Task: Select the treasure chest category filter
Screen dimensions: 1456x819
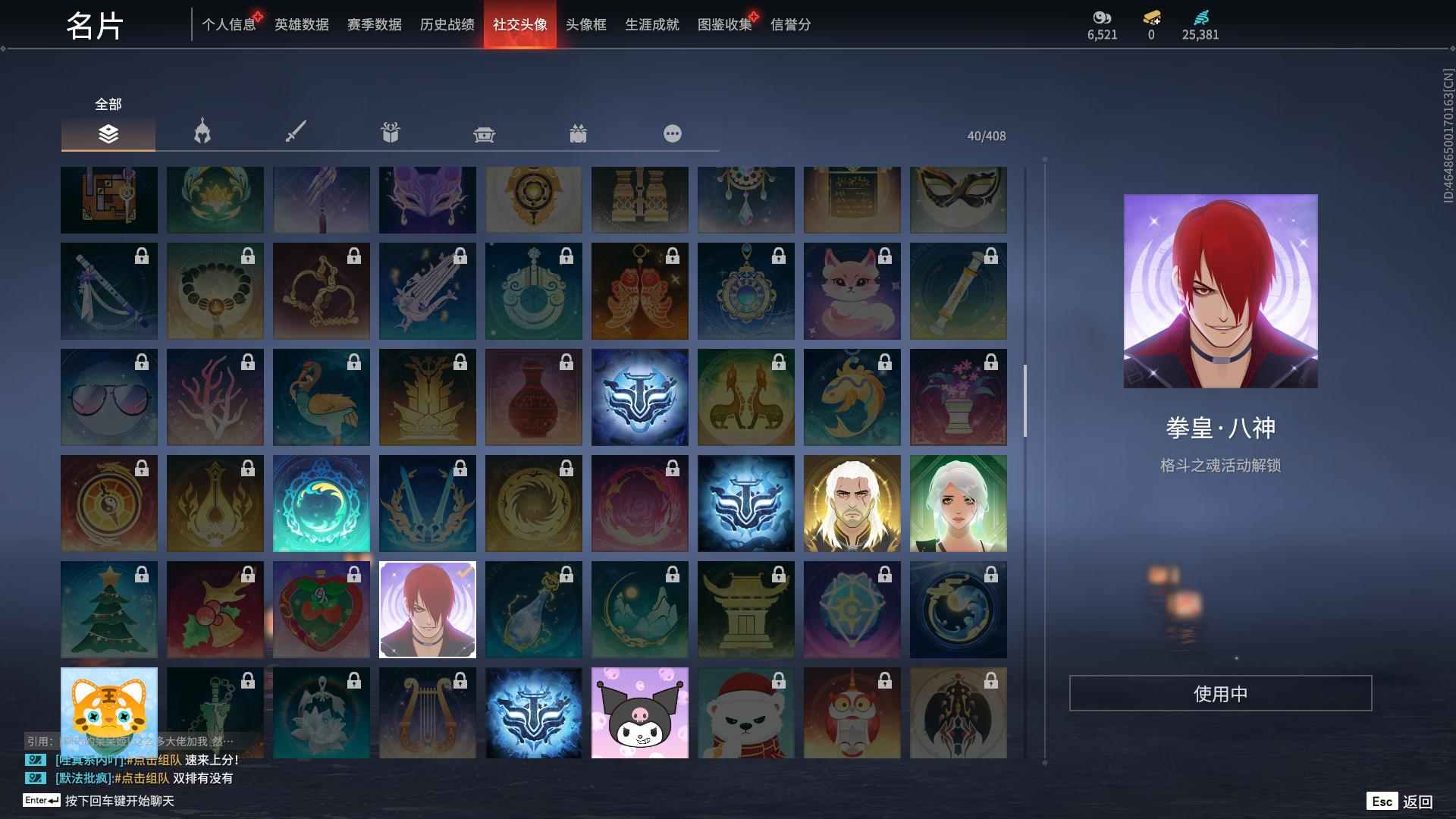Action: pyautogui.click(x=483, y=133)
